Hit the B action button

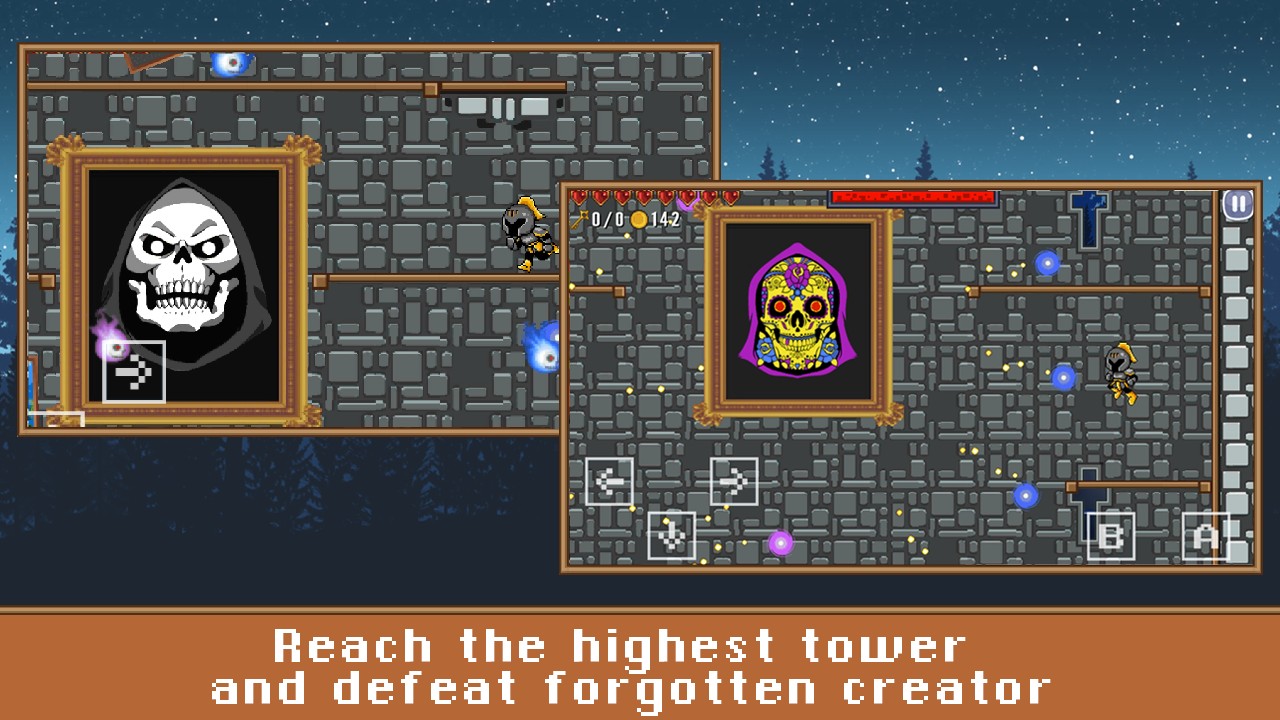(1110, 536)
